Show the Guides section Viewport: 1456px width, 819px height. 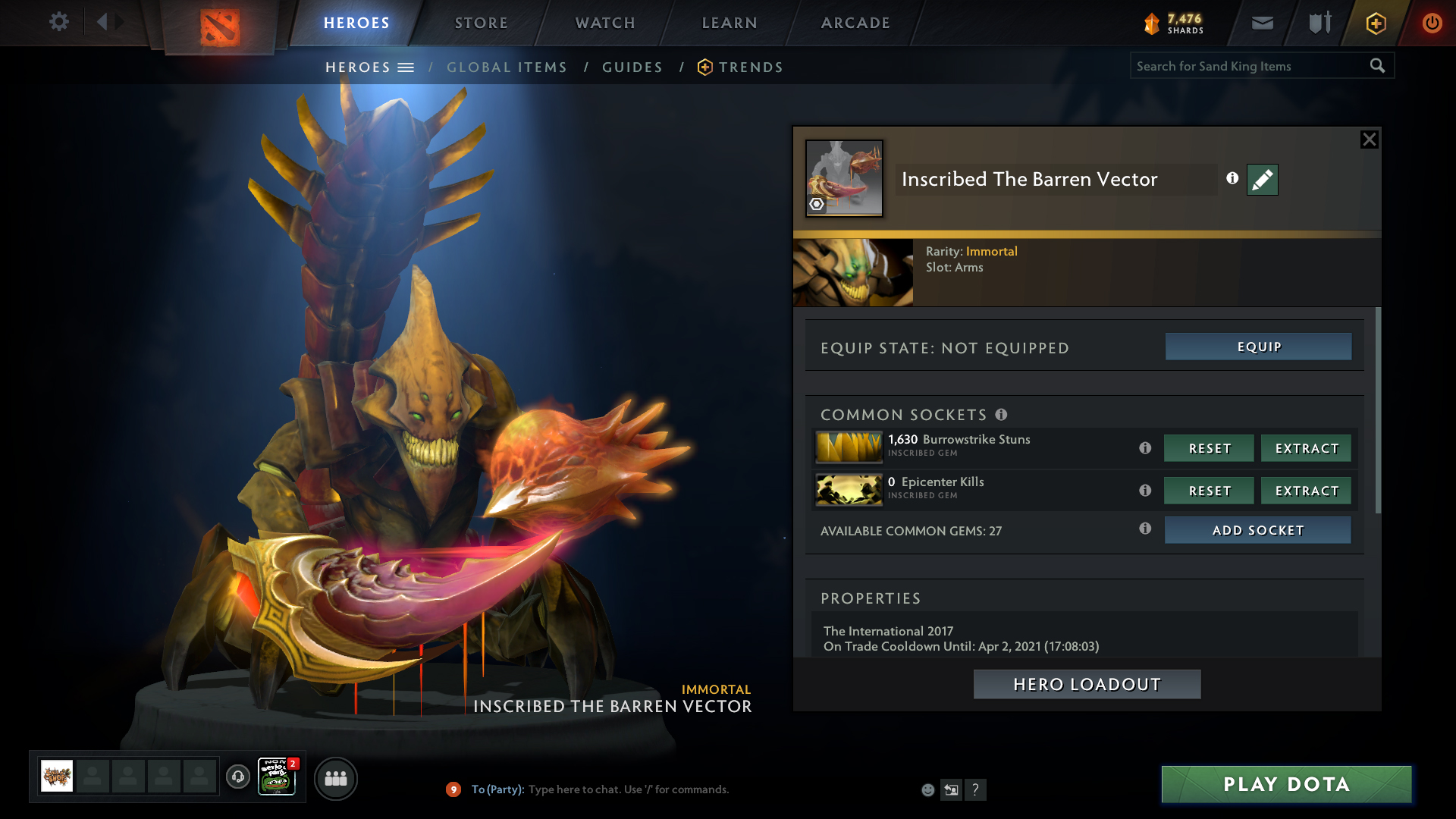pyautogui.click(x=632, y=67)
